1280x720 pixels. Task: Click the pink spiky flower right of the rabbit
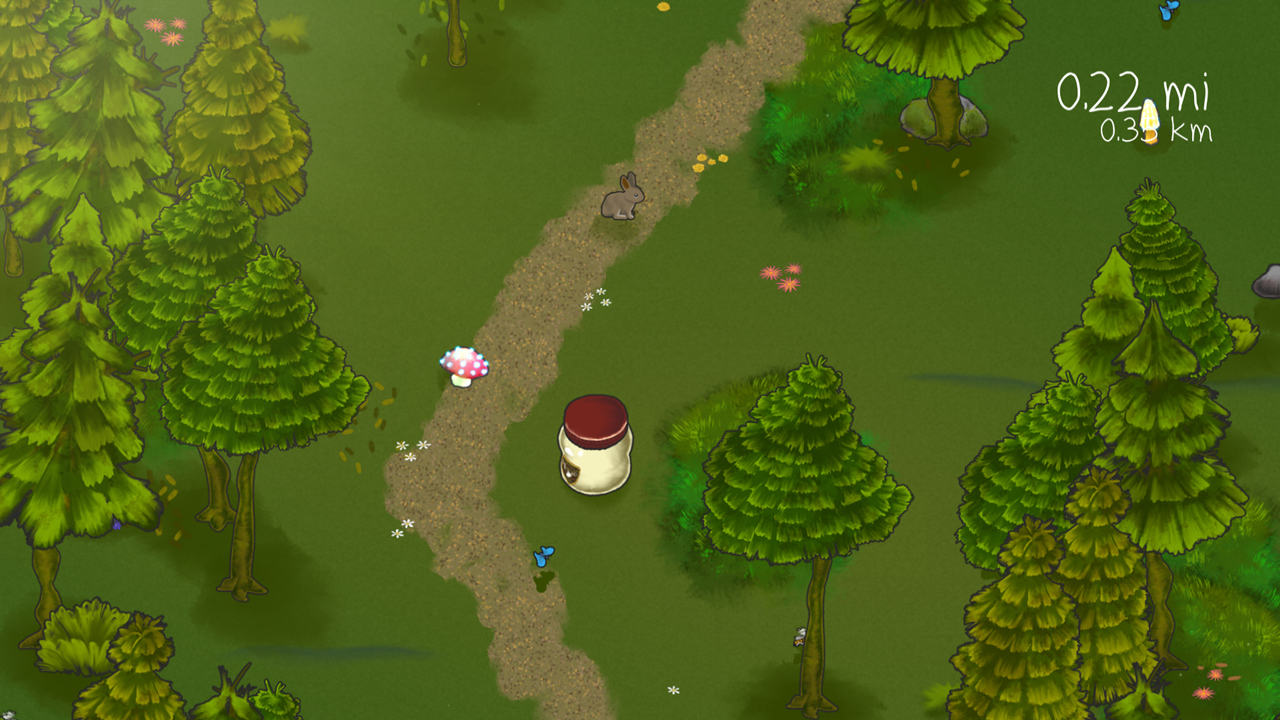(770, 274)
